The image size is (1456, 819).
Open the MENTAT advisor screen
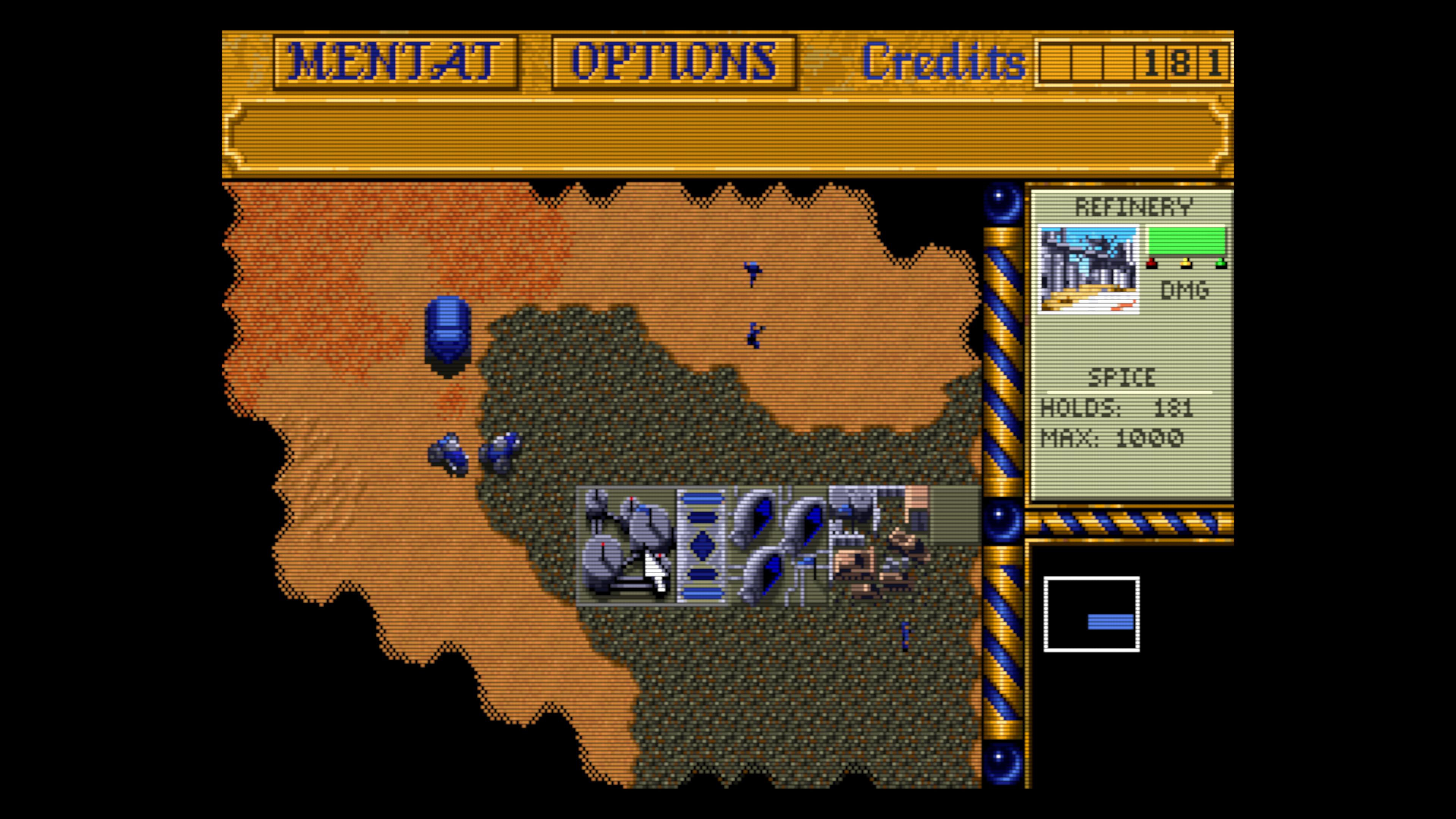coord(395,62)
